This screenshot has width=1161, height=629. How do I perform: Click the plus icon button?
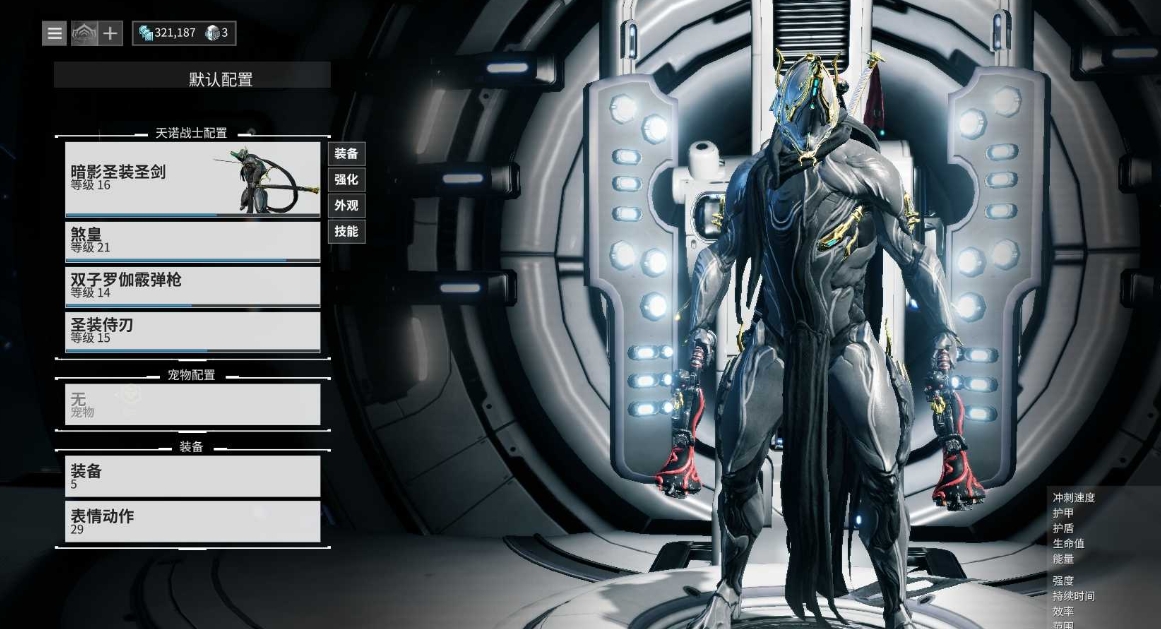110,33
